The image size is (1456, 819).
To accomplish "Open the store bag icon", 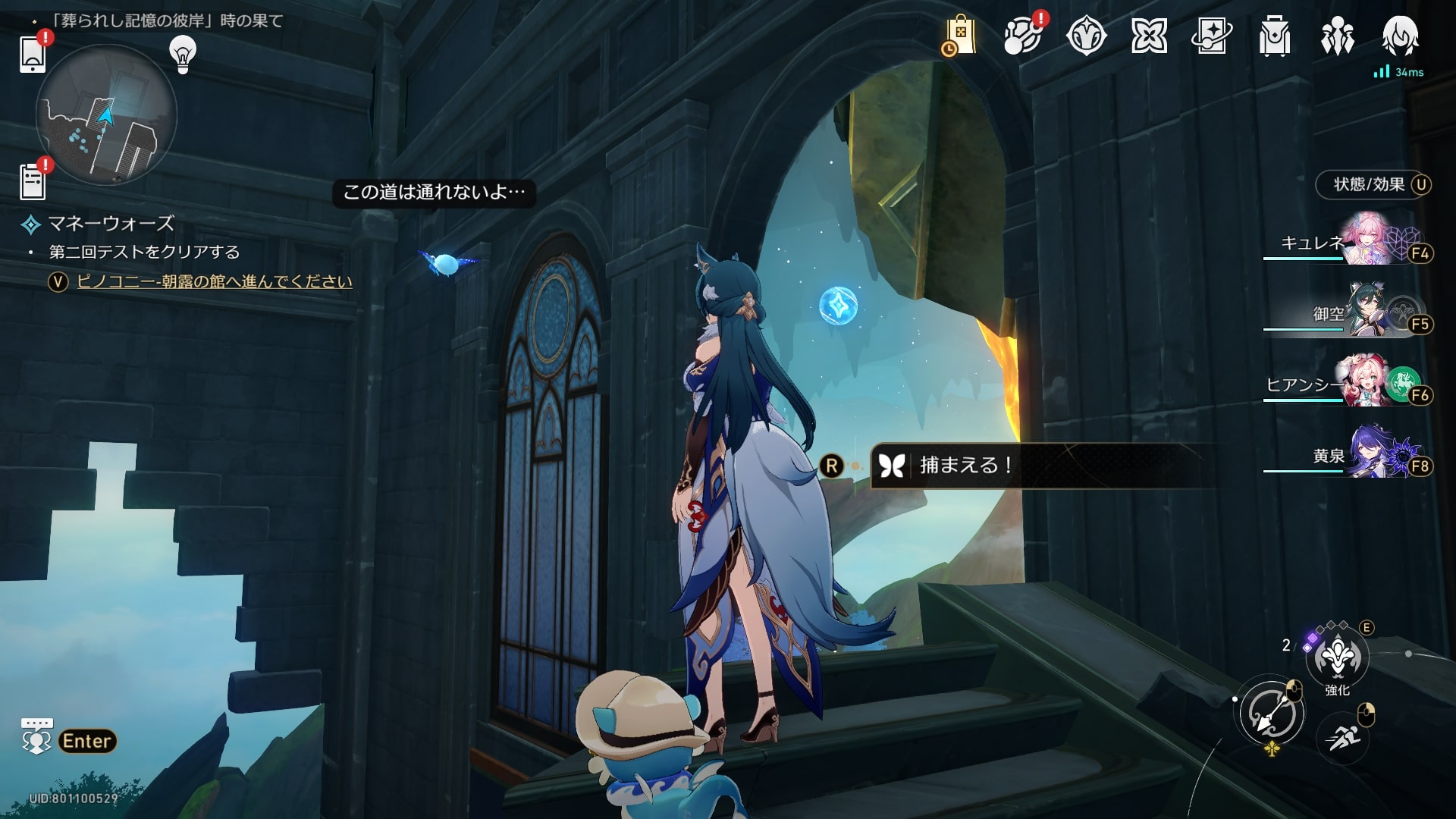I will (959, 36).
